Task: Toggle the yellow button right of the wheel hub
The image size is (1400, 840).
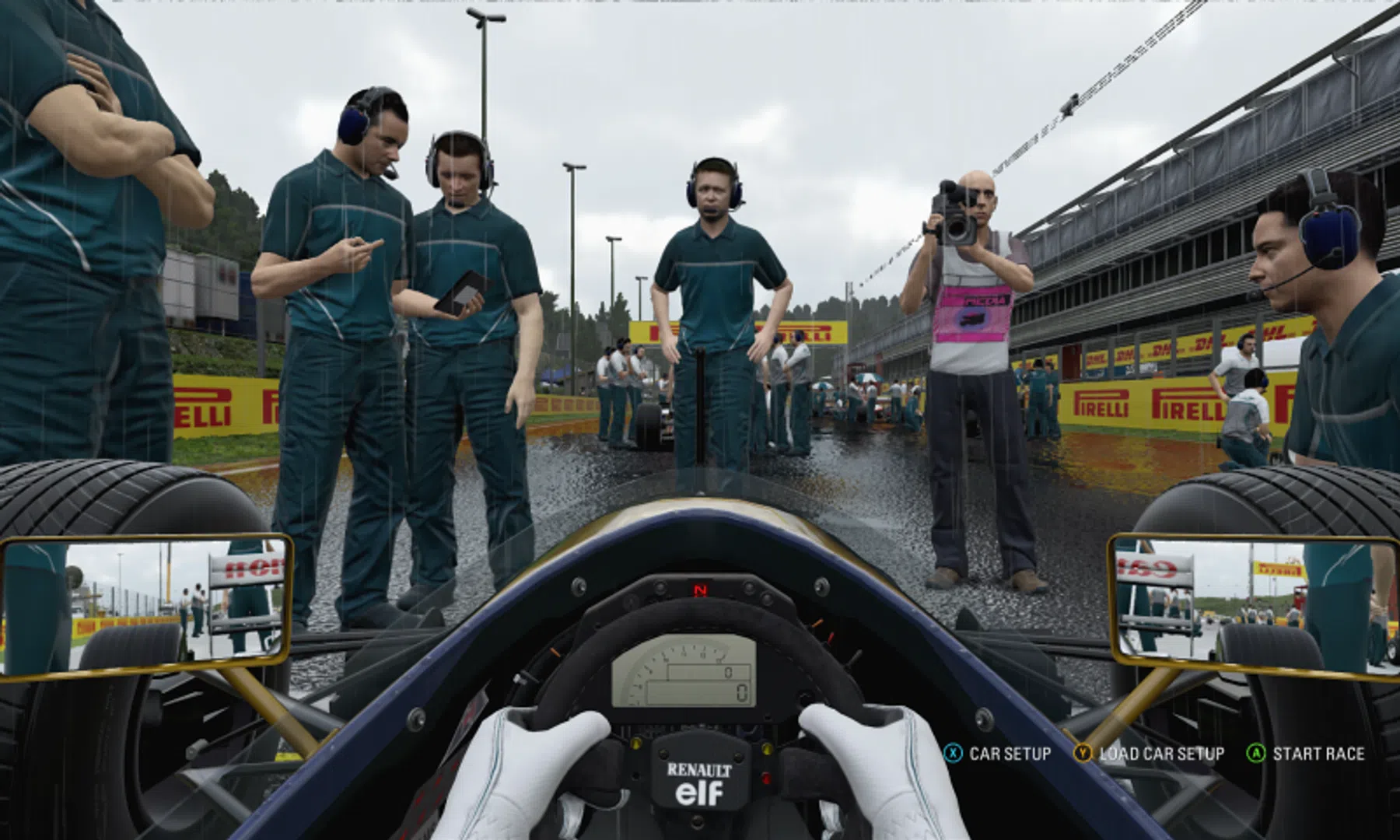Action: [x=767, y=748]
